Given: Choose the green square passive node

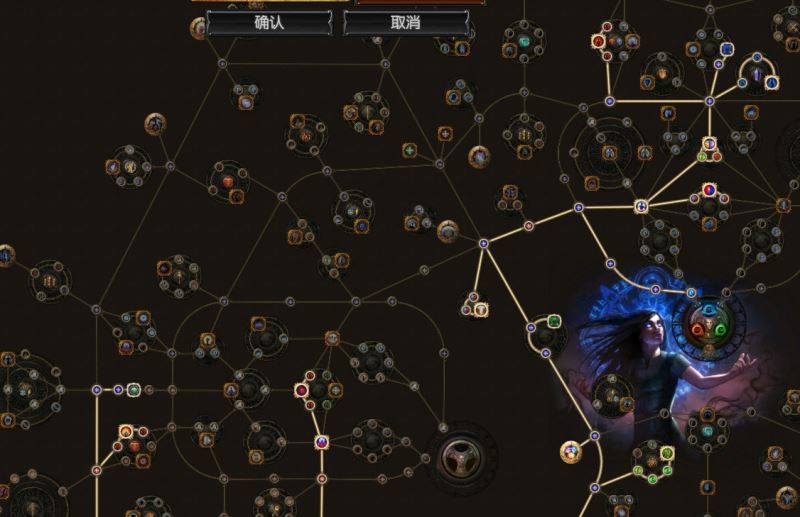Looking at the screenshot, I should pyautogui.click(x=553, y=322).
